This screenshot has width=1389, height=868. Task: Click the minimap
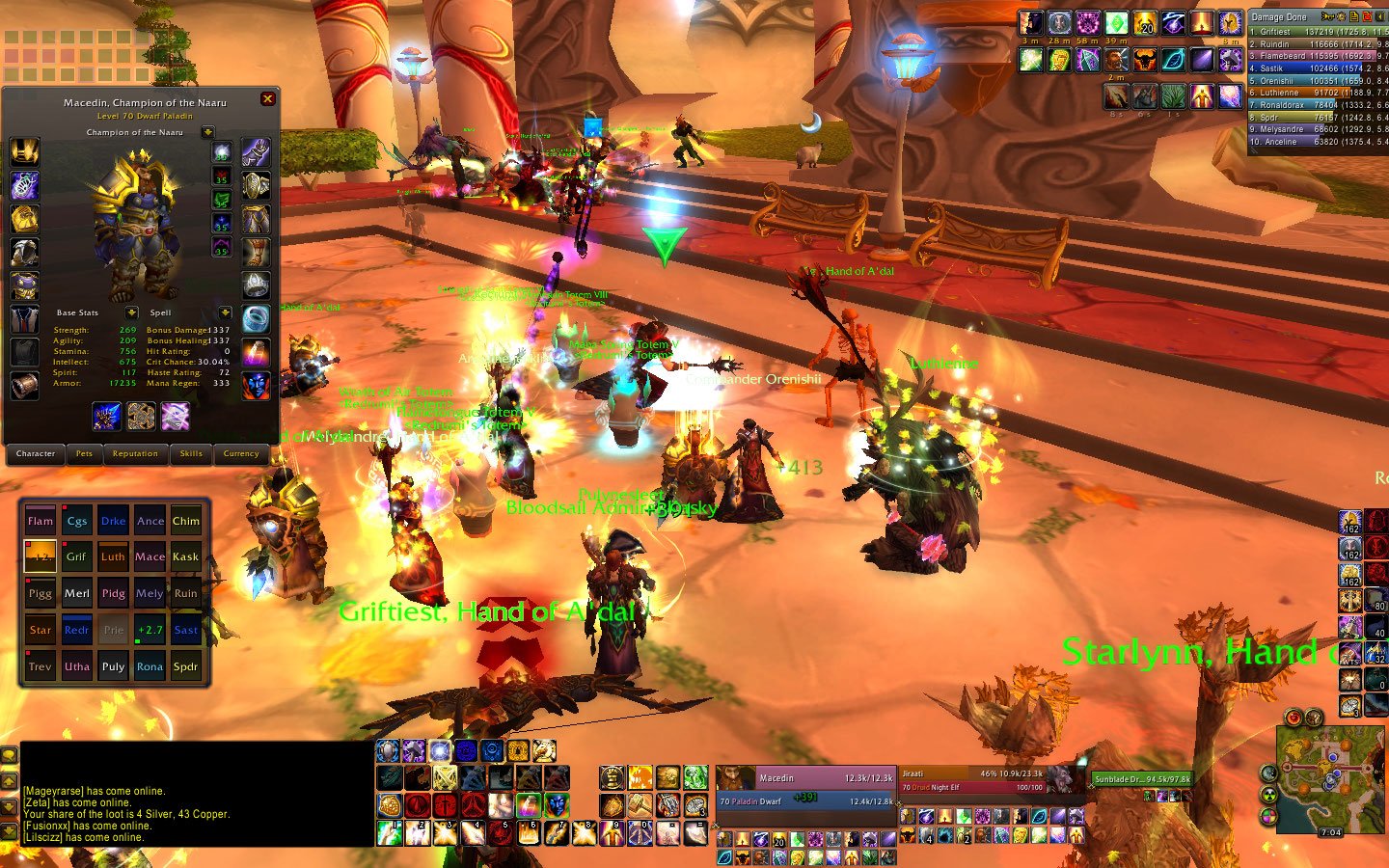[x=1320, y=776]
